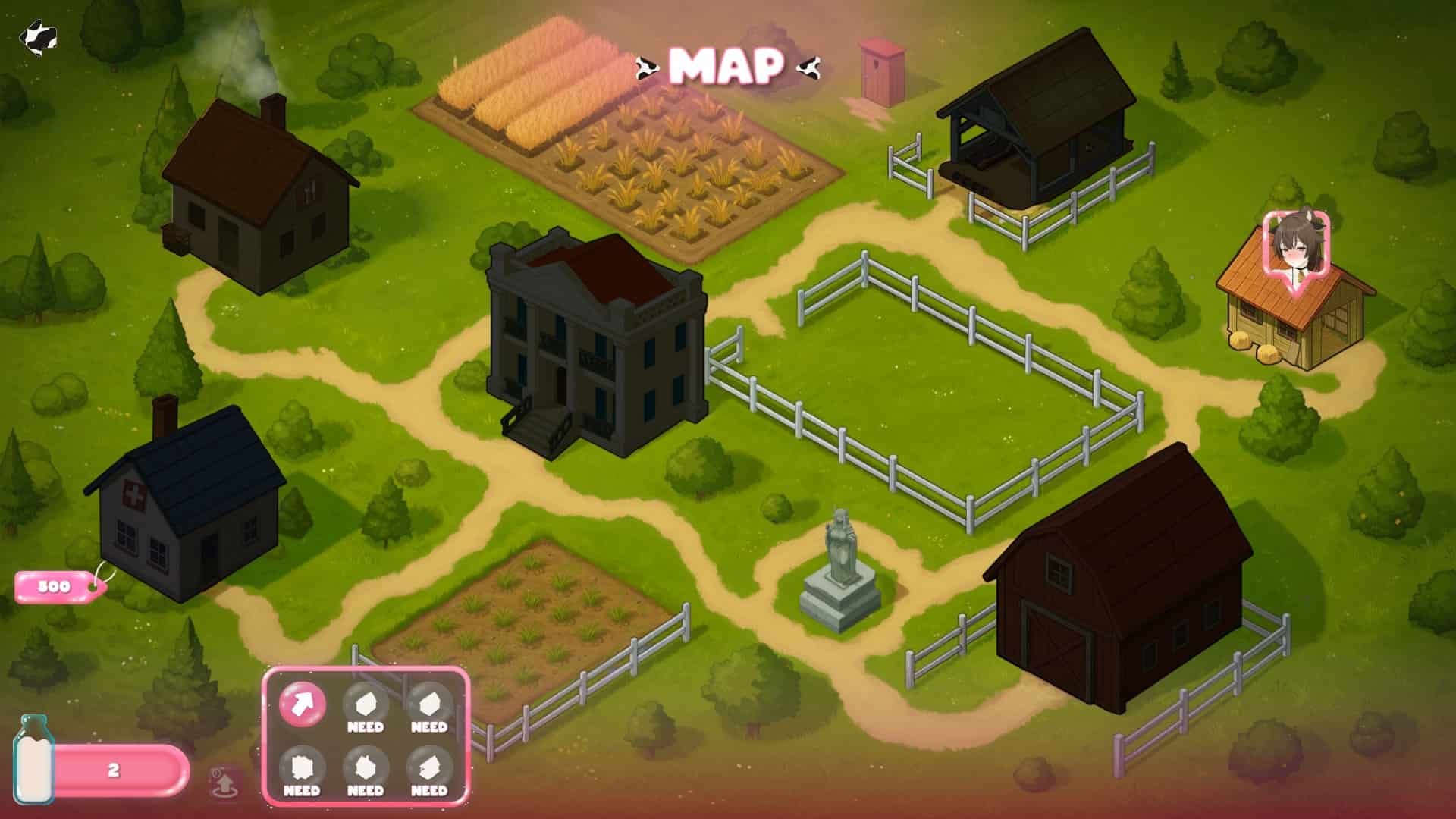Activate the pink arrow button in the panel

coord(303,704)
